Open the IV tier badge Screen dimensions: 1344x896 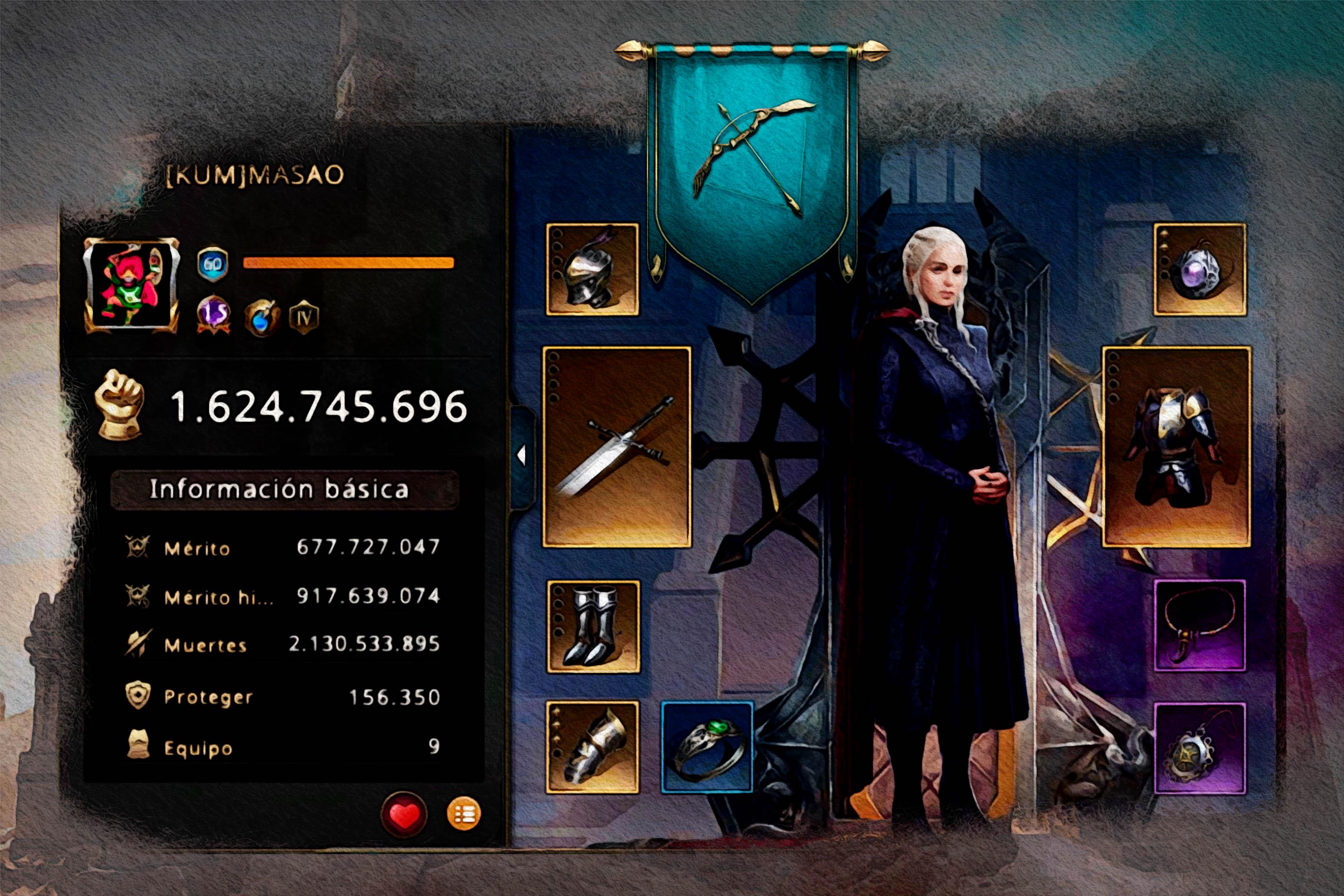[303, 317]
